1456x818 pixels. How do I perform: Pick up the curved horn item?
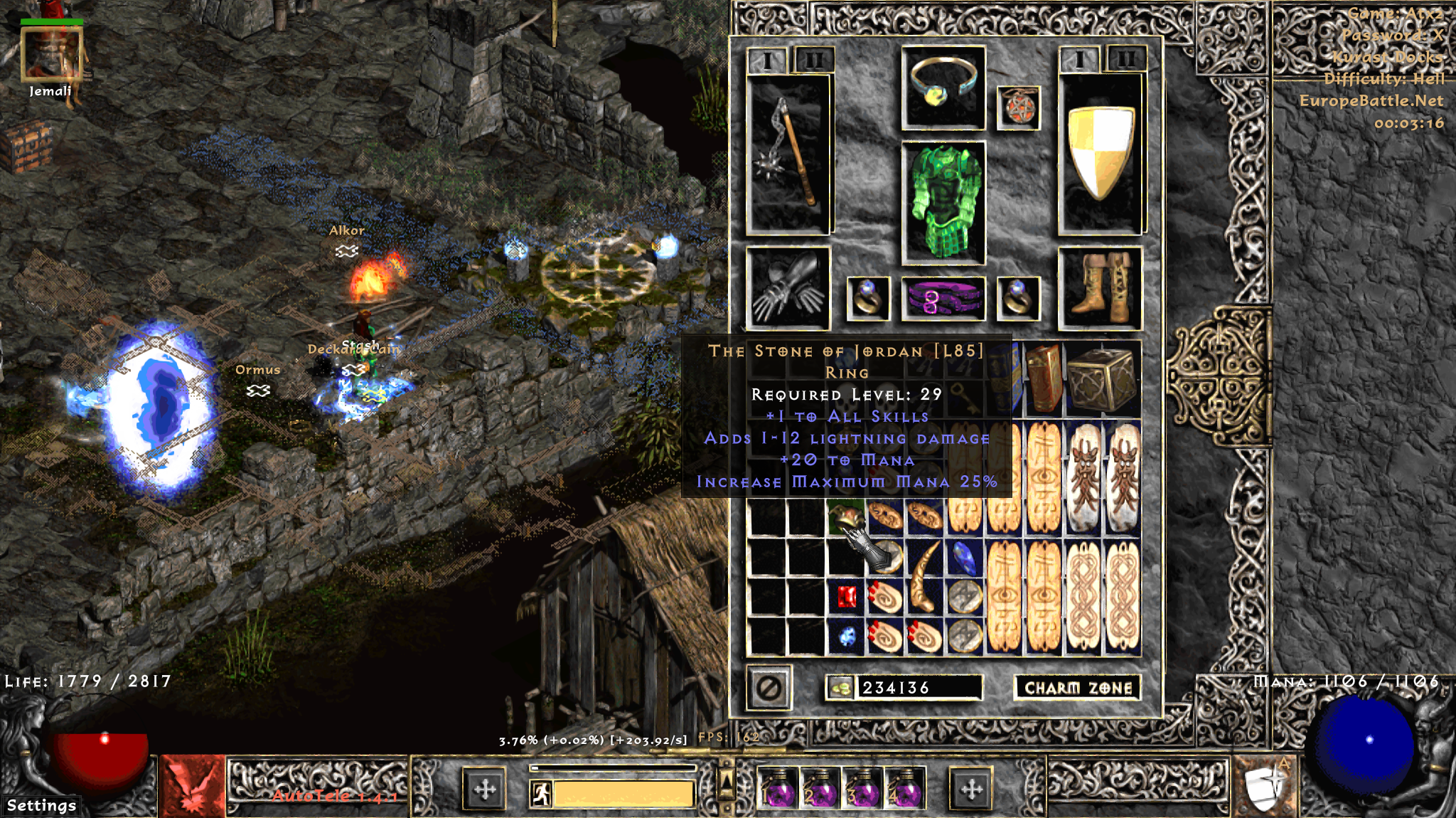point(924,578)
